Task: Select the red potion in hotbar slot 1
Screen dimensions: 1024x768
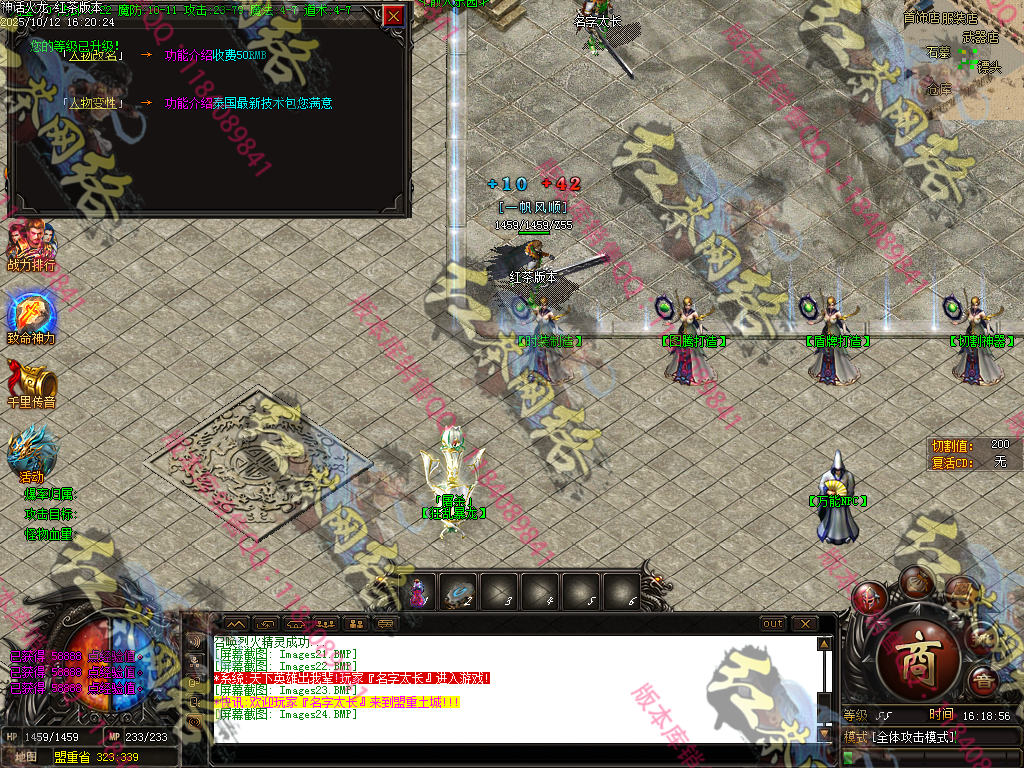Action: tap(418, 594)
